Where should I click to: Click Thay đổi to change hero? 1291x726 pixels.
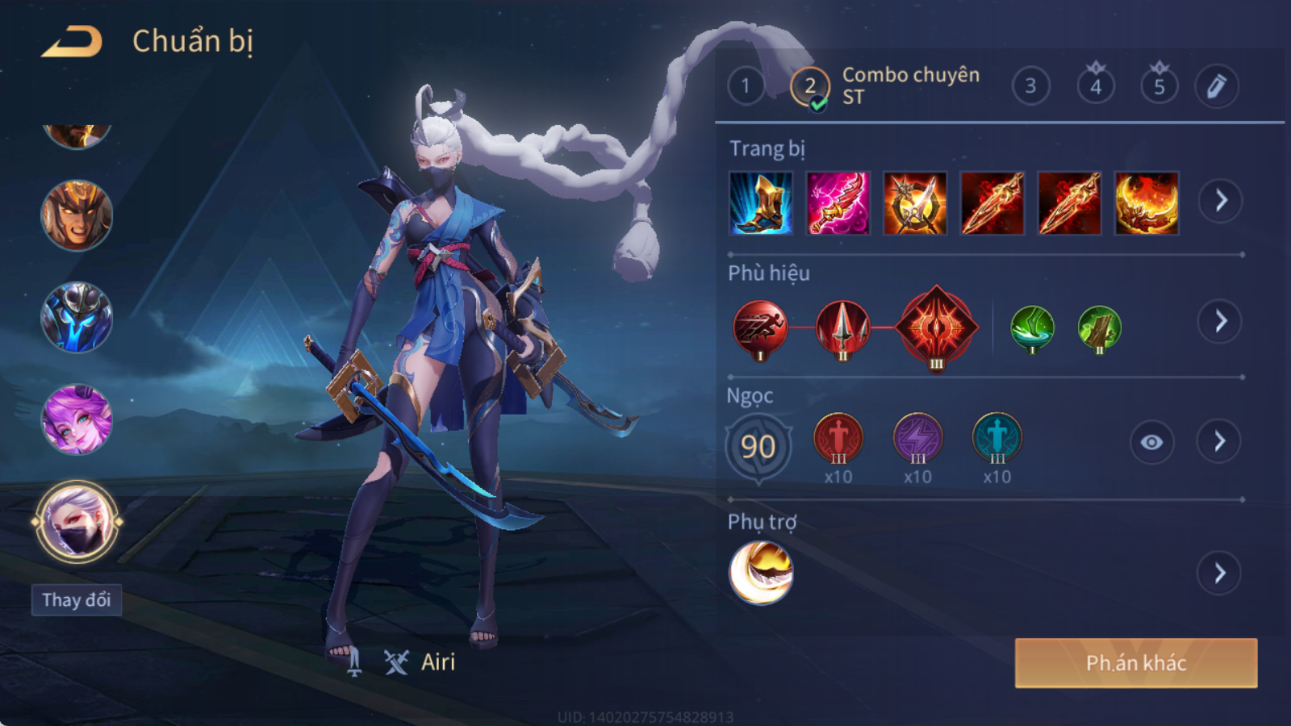tap(76, 600)
